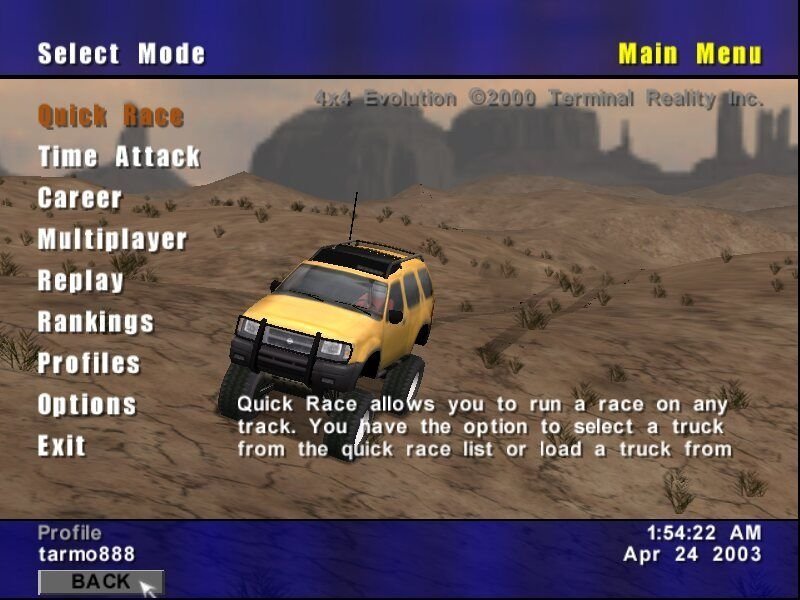This screenshot has width=800, height=600.
Task: Open the Replay option
Action: pyautogui.click(x=80, y=281)
